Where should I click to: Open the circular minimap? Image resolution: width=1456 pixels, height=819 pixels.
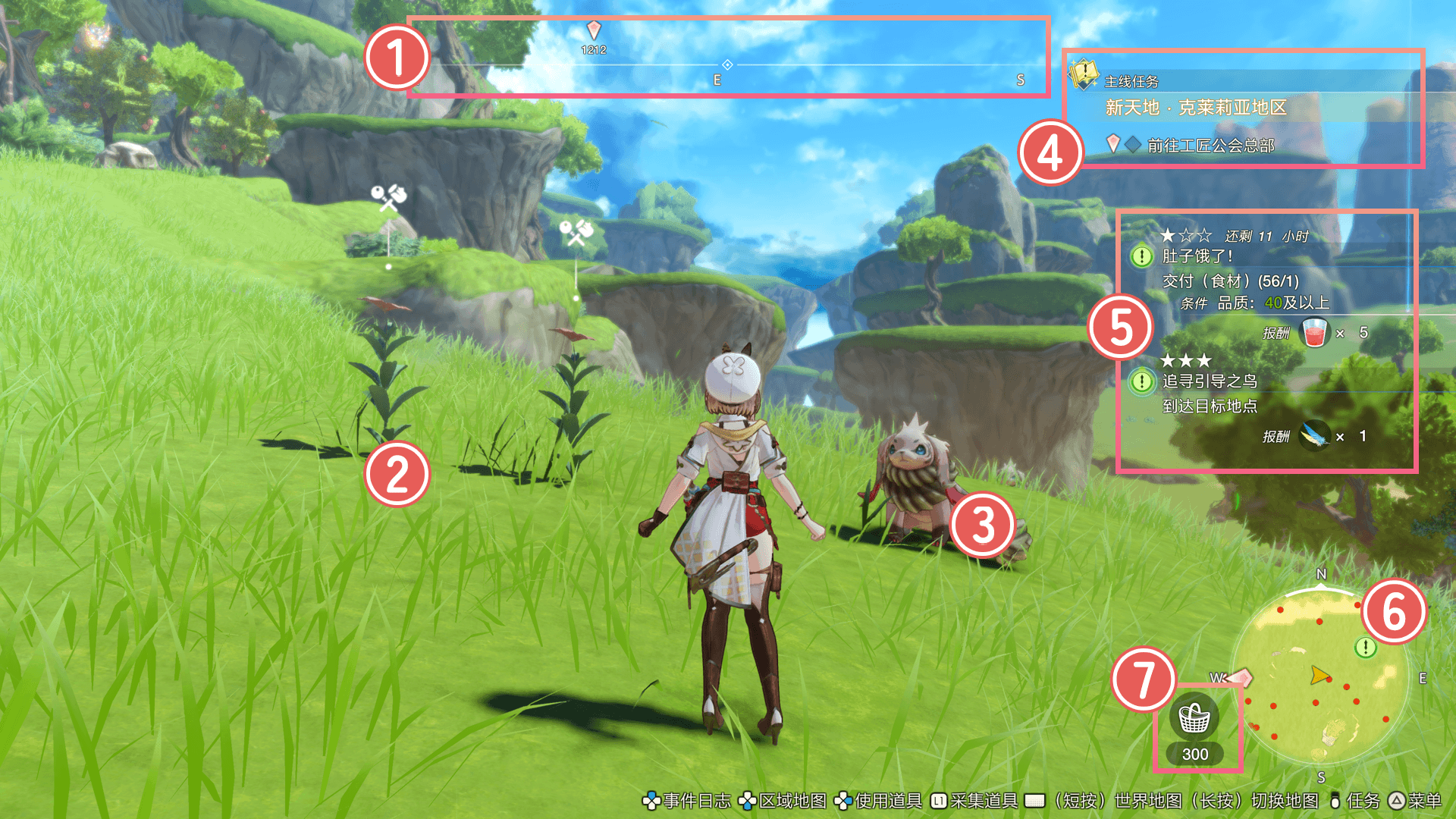[x=1319, y=677]
